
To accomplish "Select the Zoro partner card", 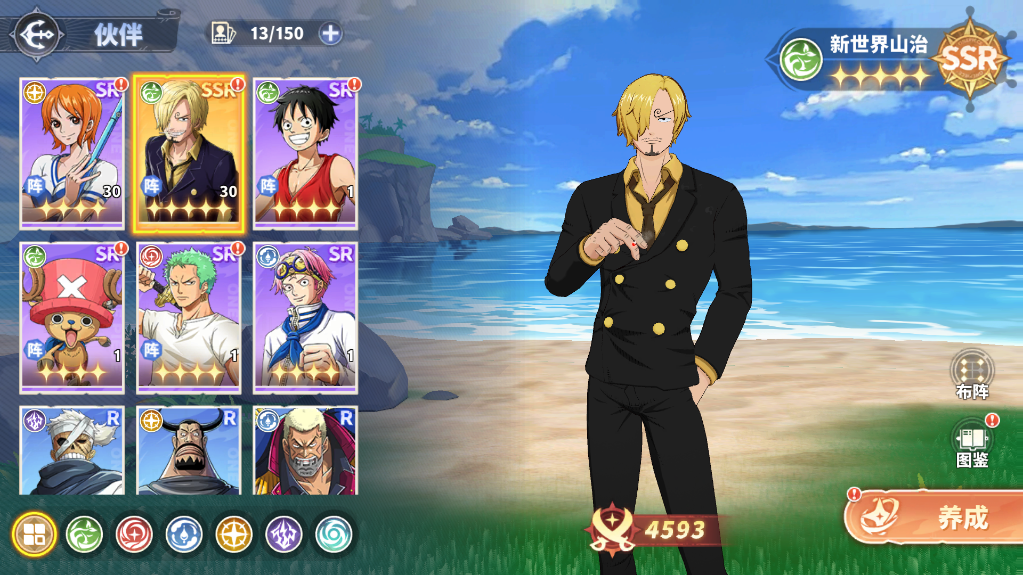I will point(190,315).
